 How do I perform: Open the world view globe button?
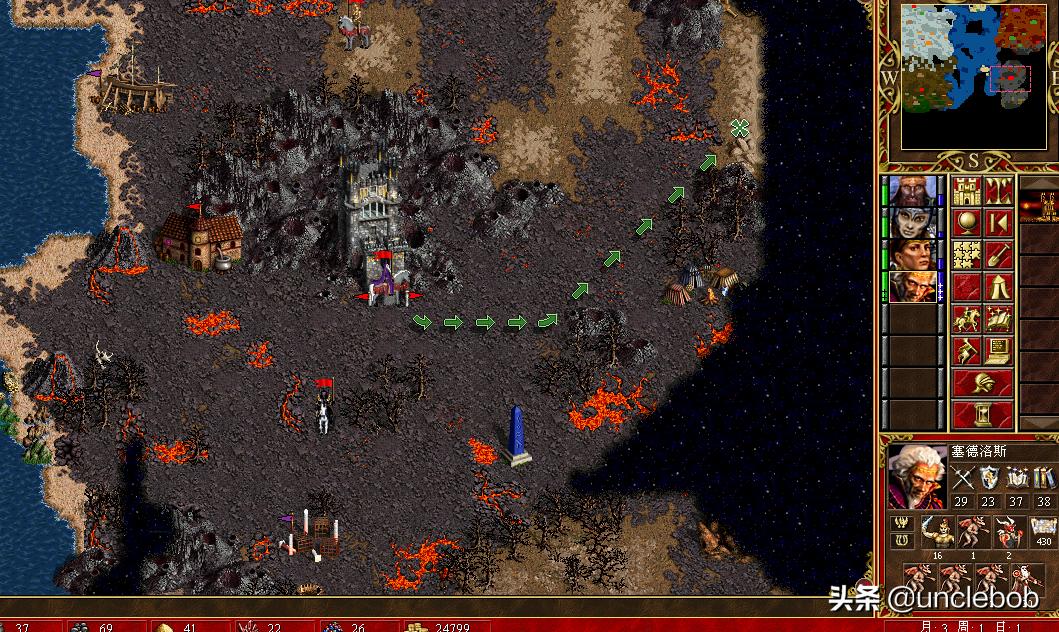pos(966,223)
